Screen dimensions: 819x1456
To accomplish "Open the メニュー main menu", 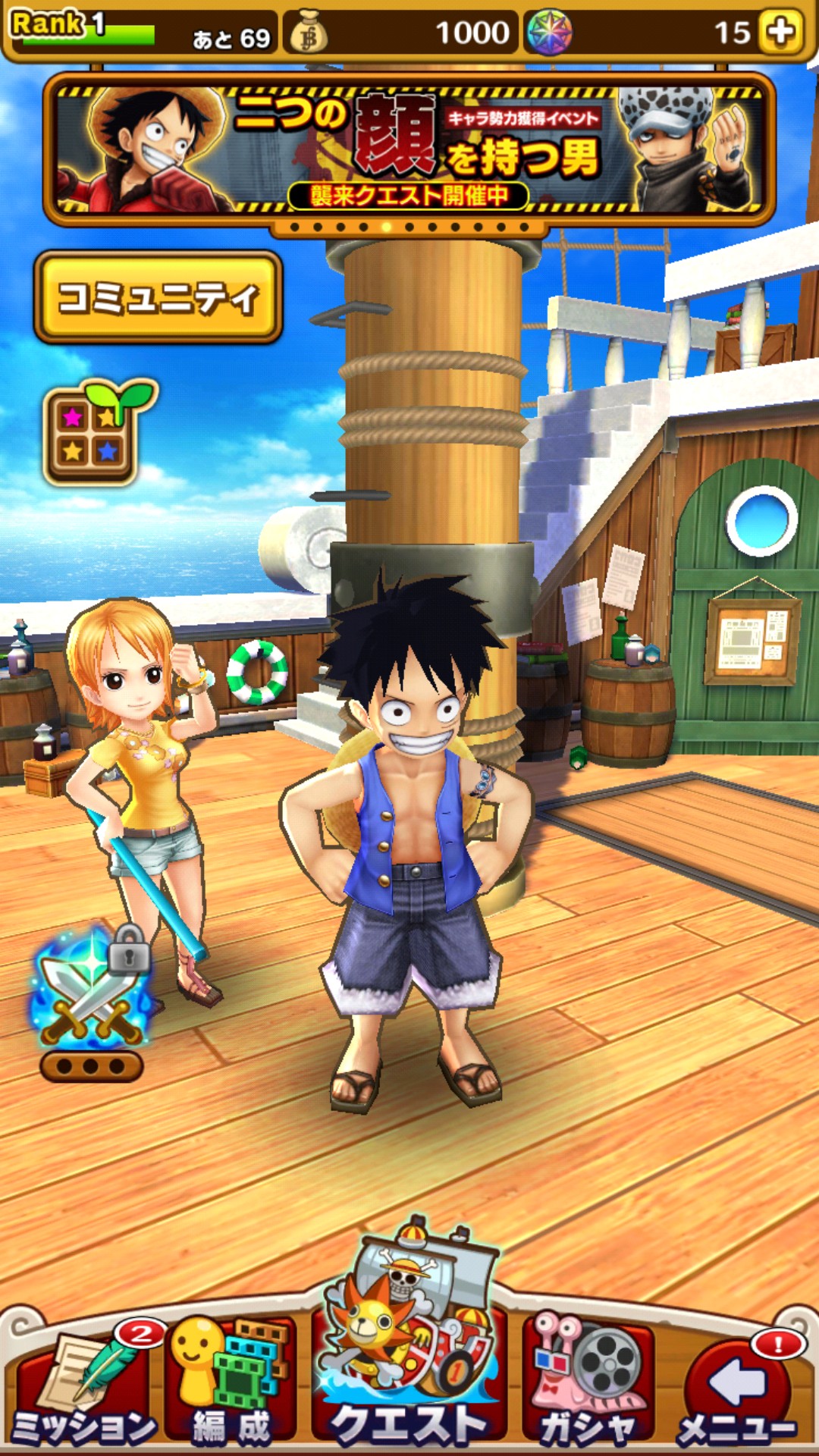I will pyautogui.click(x=736, y=1388).
